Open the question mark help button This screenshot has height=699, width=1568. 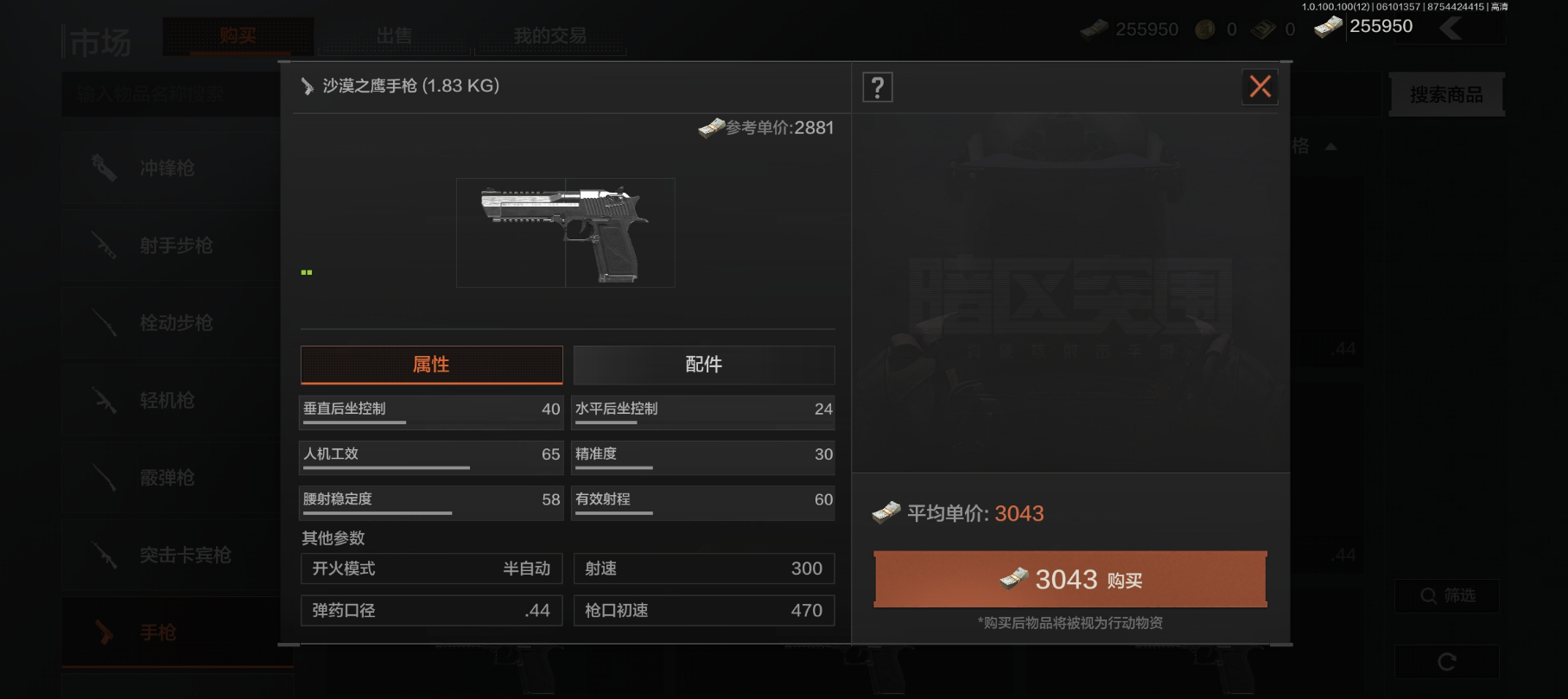(x=878, y=87)
